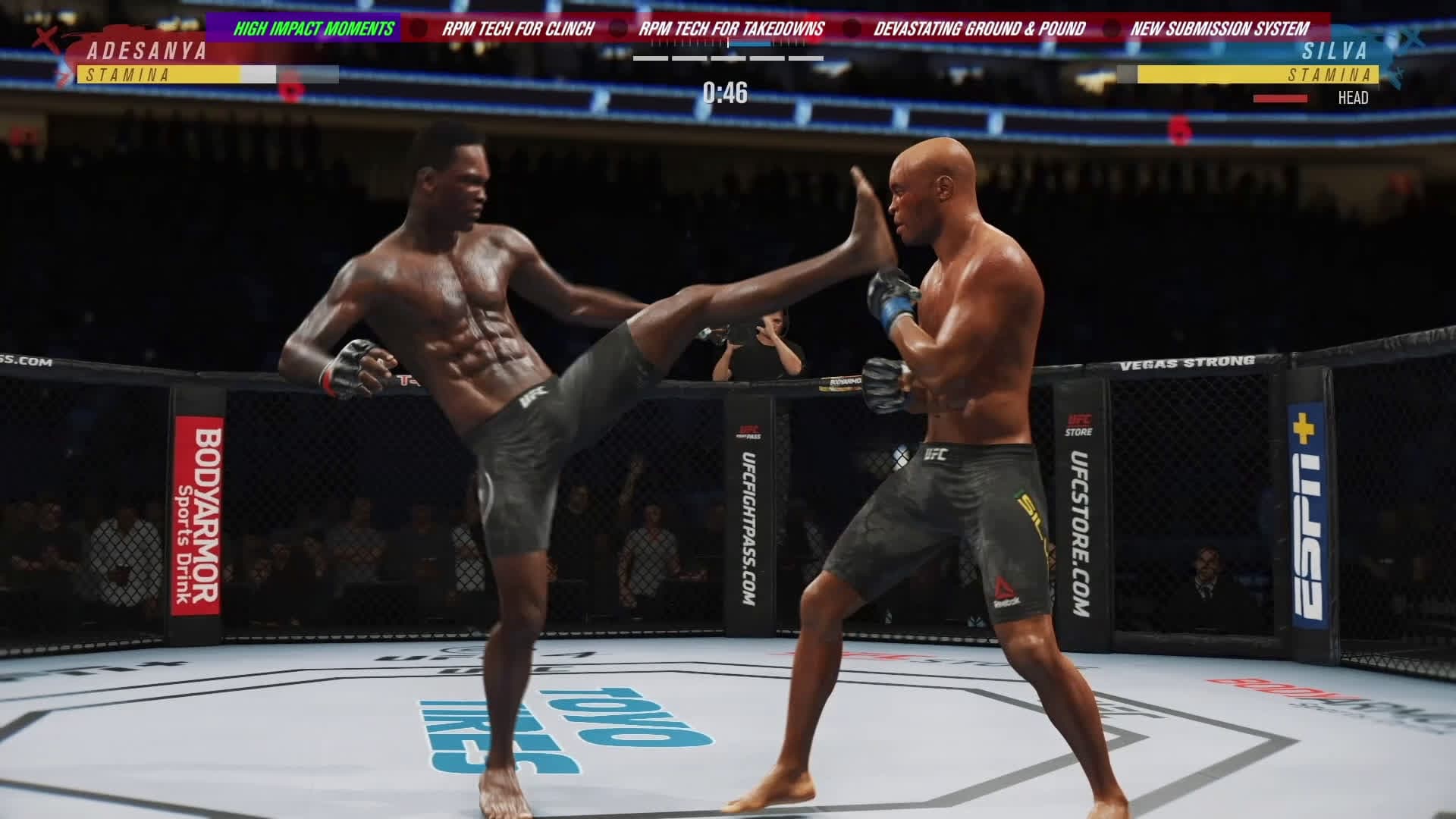Click the dot icon next to DEVASTATING GROUND & POUND
The height and width of the screenshot is (819, 1456).
(851, 27)
